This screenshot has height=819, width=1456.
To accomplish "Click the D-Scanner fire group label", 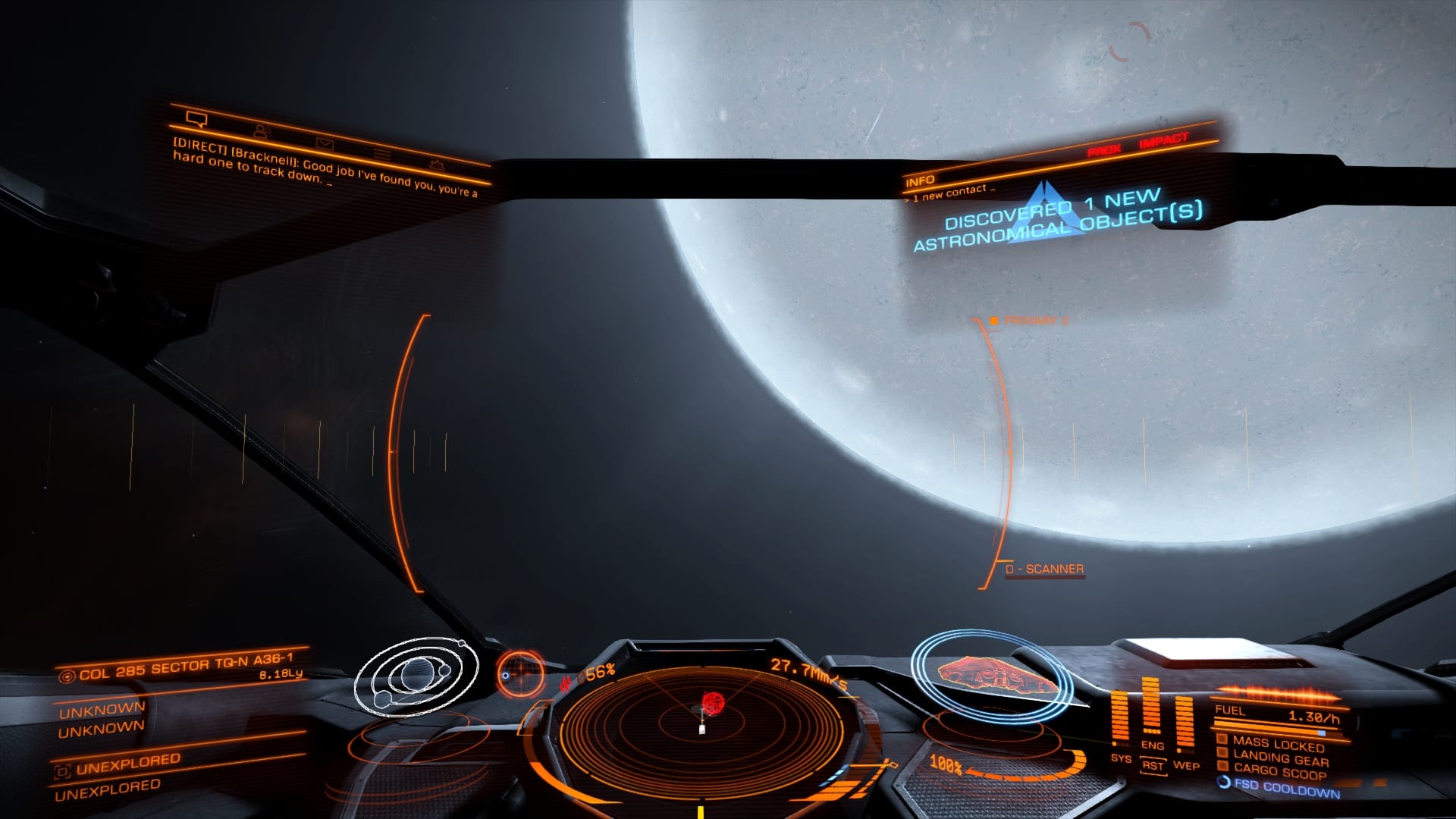I will point(1044,569).
